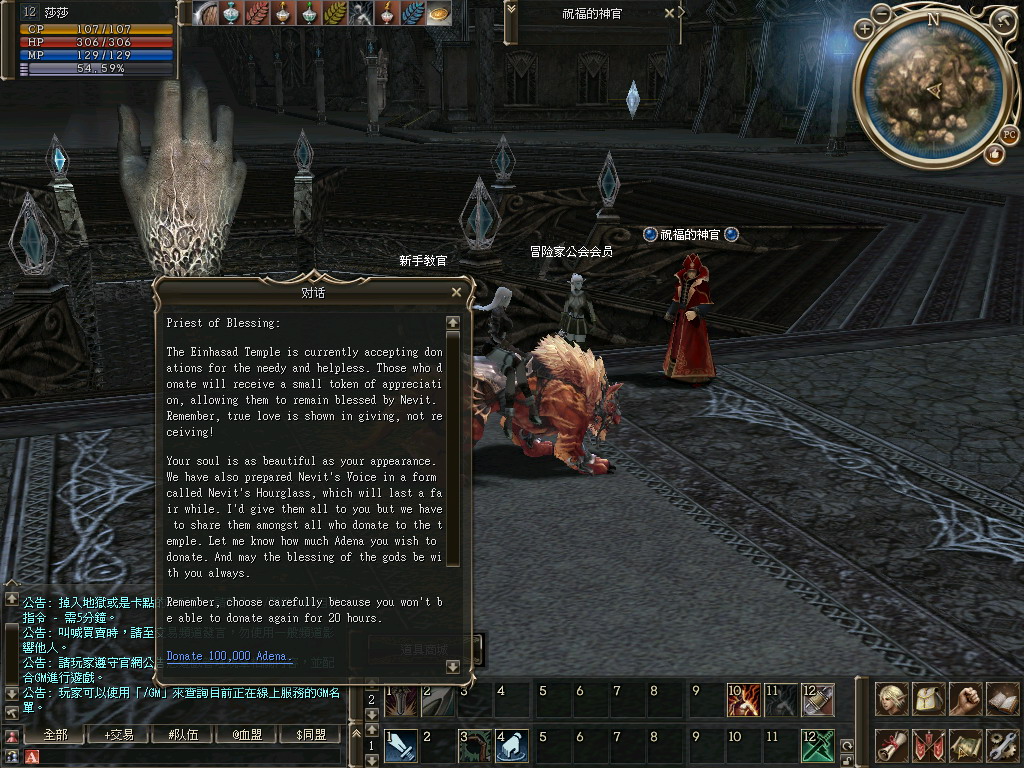The height and width of the screenshot is (768, 1024).
Task: Open the character portrait menu icon
Action: tap(892, 699)
